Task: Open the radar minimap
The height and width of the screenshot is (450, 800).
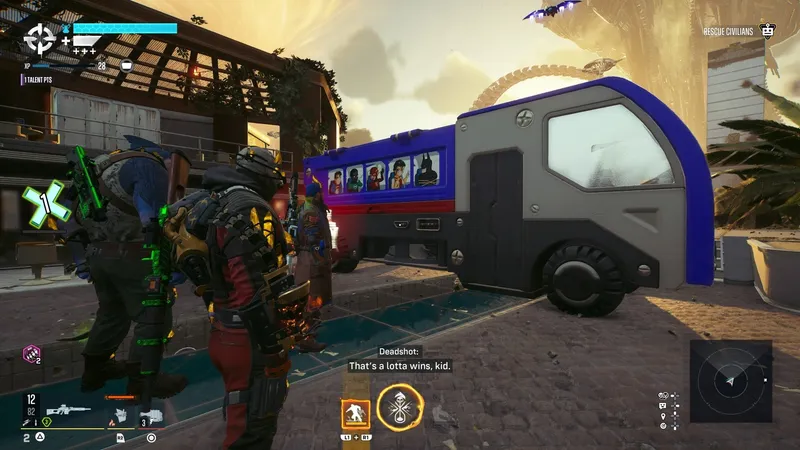Action: click(x=730, y=381)
